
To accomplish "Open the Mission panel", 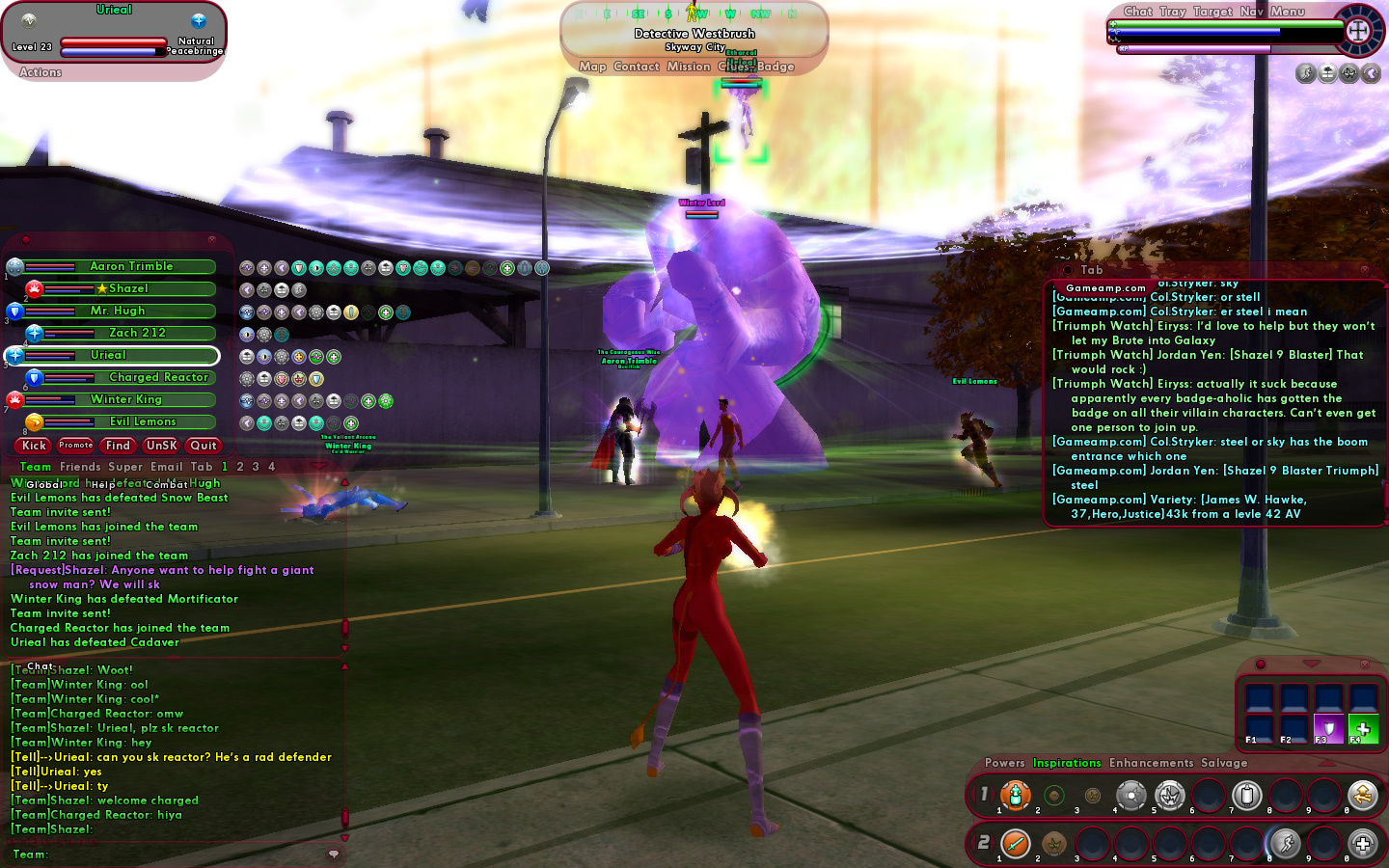I will pyautogui.click(x=688, y=67).
